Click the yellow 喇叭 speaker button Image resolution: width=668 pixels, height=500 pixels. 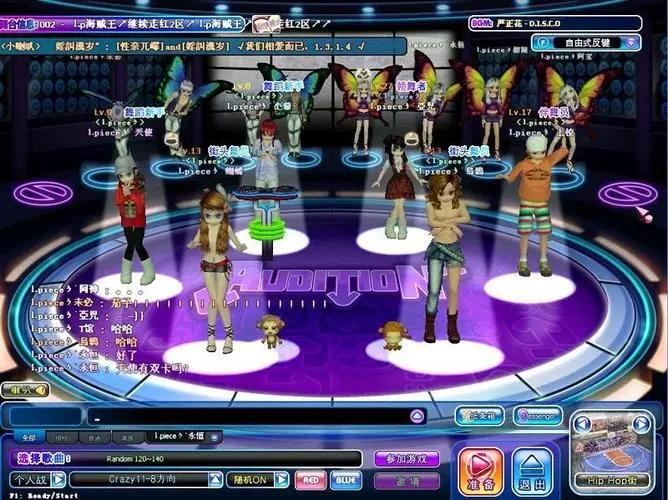point(24,389)
